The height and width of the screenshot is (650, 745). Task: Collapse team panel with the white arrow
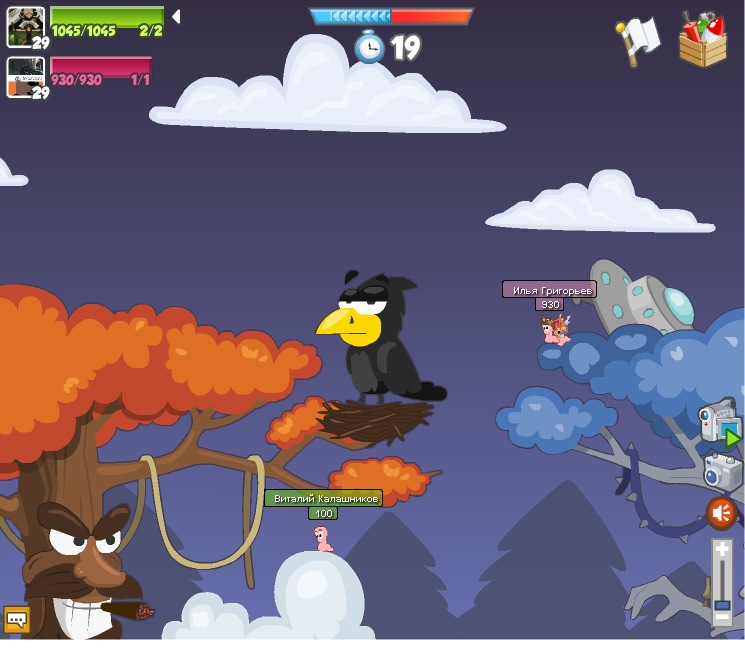point(176,16)
